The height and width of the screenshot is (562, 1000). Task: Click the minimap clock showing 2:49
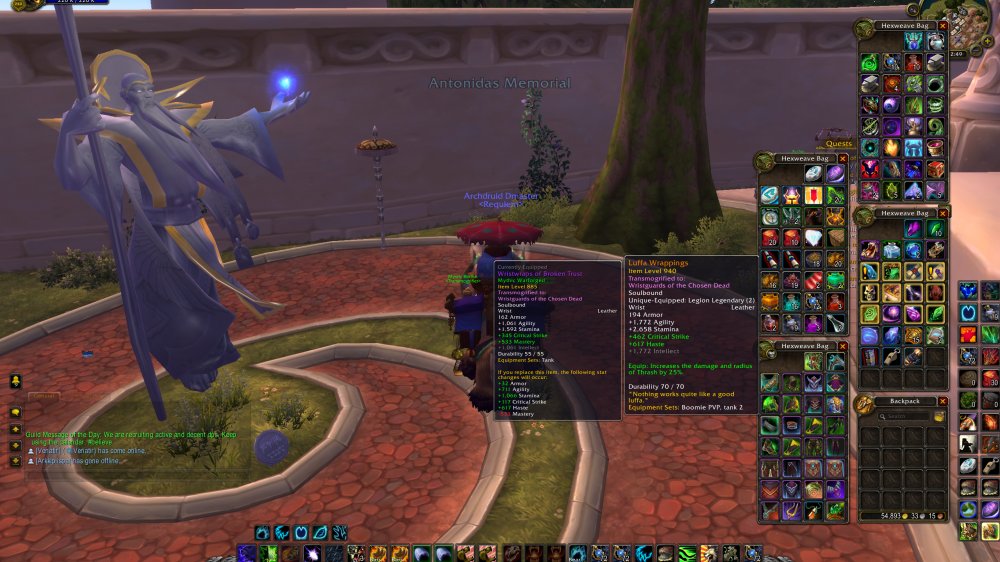click(958, 52)
